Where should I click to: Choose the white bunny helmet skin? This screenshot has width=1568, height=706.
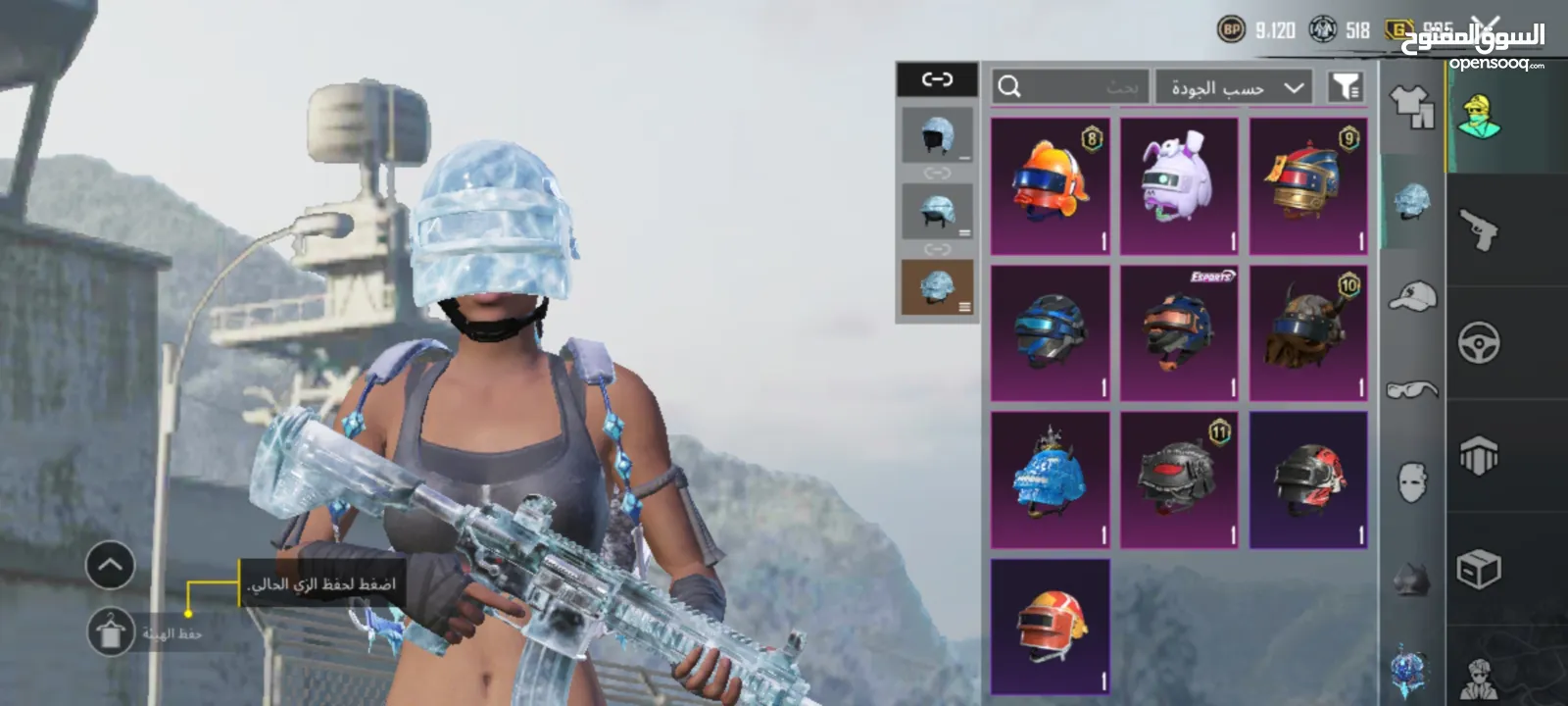point(1179,186)
